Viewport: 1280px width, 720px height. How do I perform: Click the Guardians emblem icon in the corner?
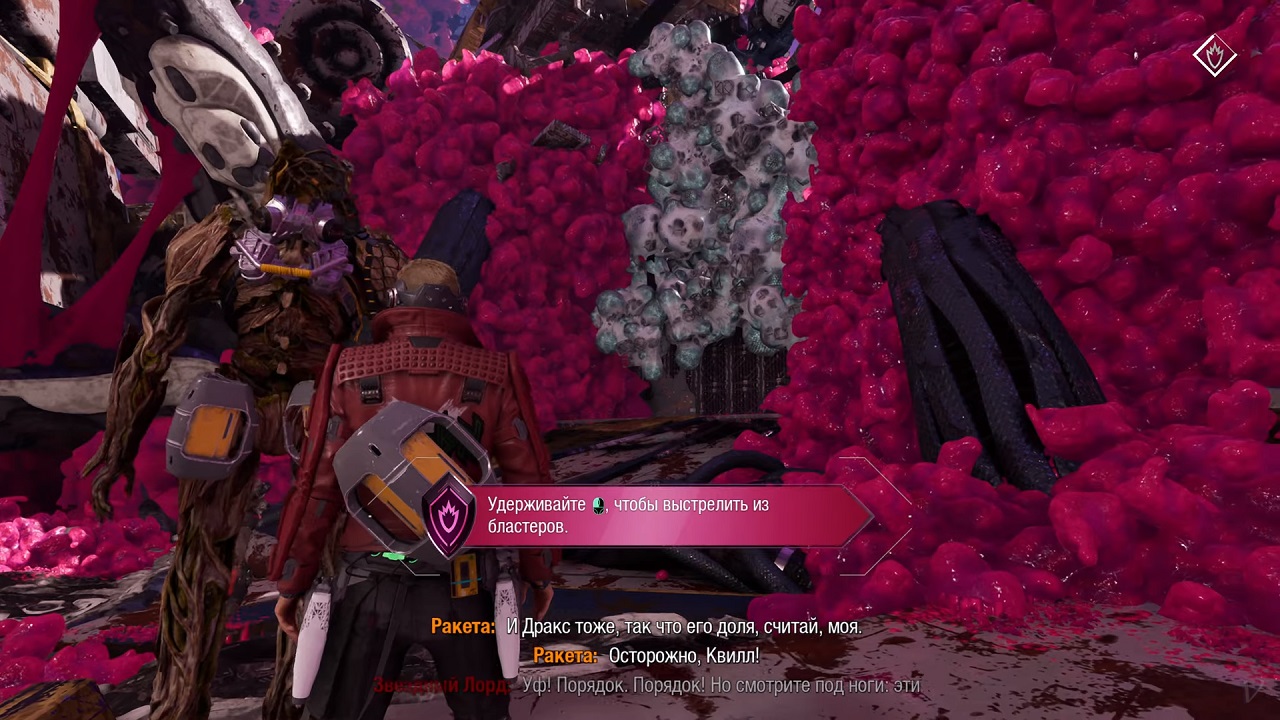pyautogui.click(x=1215, y=54)
